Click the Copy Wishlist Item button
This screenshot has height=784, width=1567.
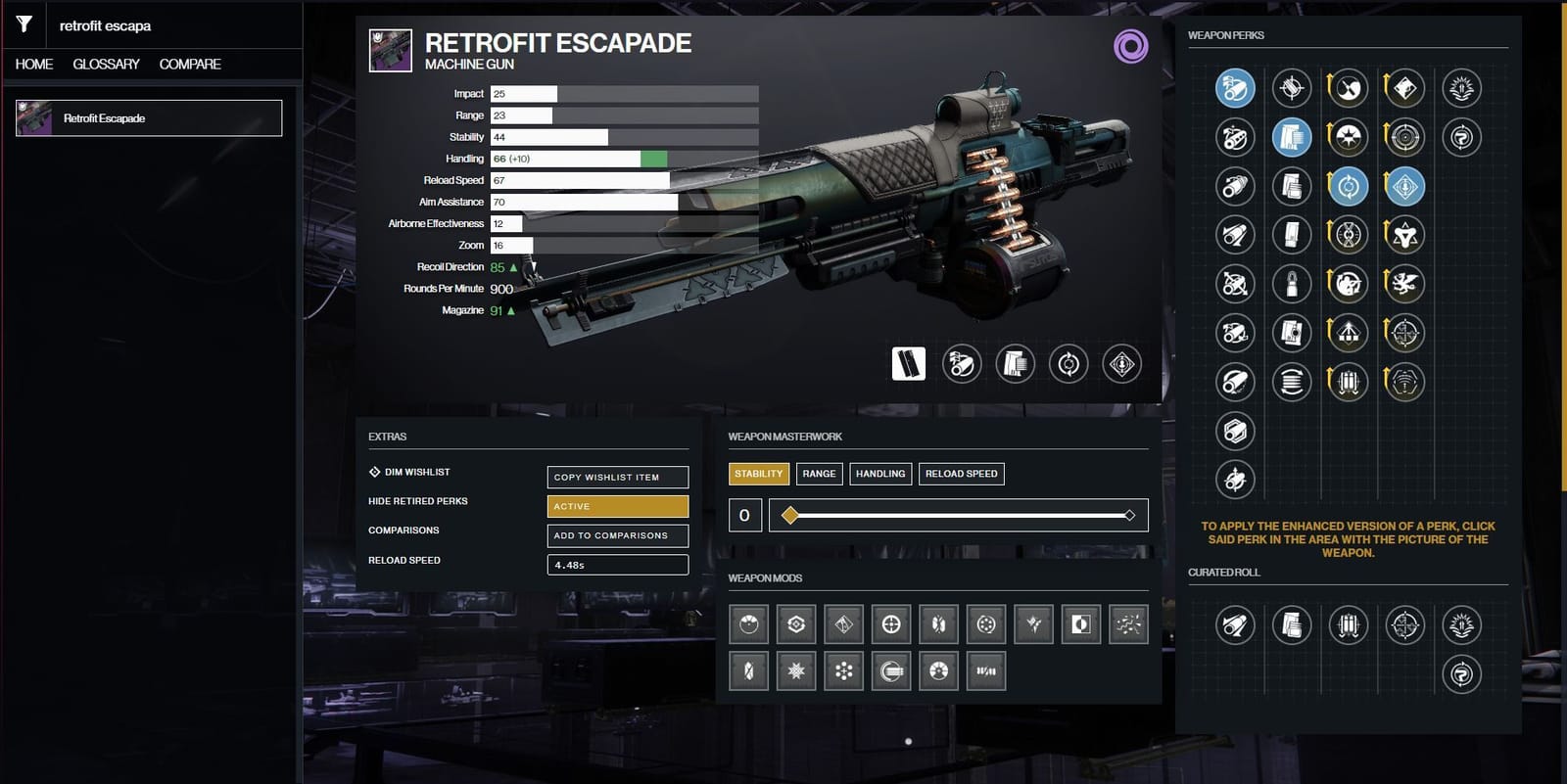[x=616, y=477]
